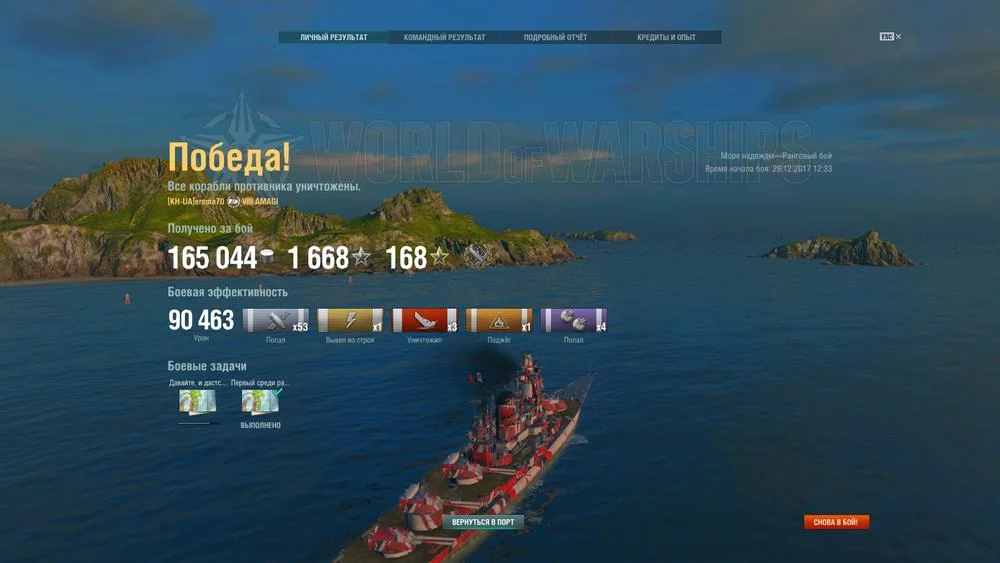
Task: Click the achievement medal beside 168 stars
Action: coord(477,258)
